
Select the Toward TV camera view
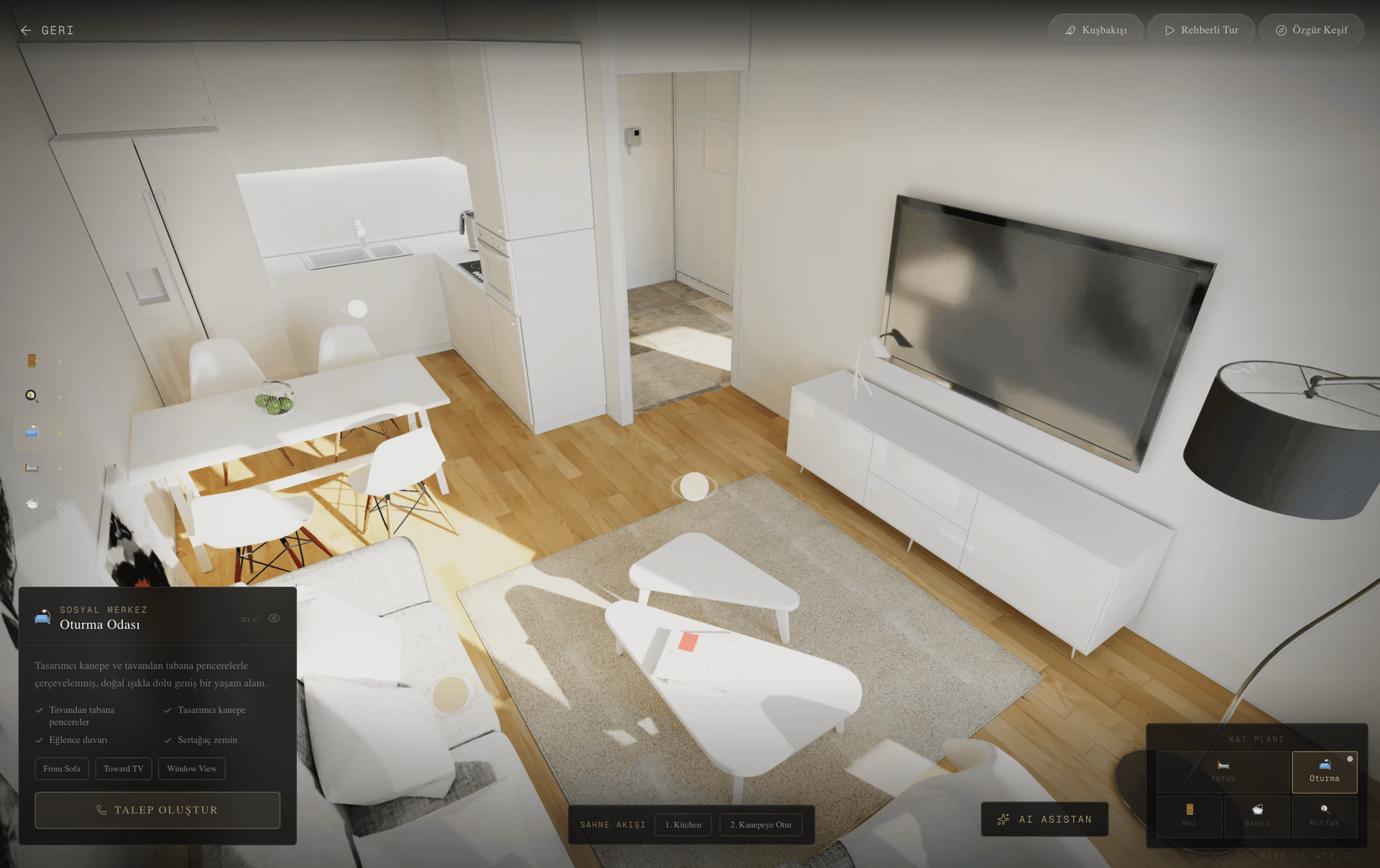pos(123,768)
